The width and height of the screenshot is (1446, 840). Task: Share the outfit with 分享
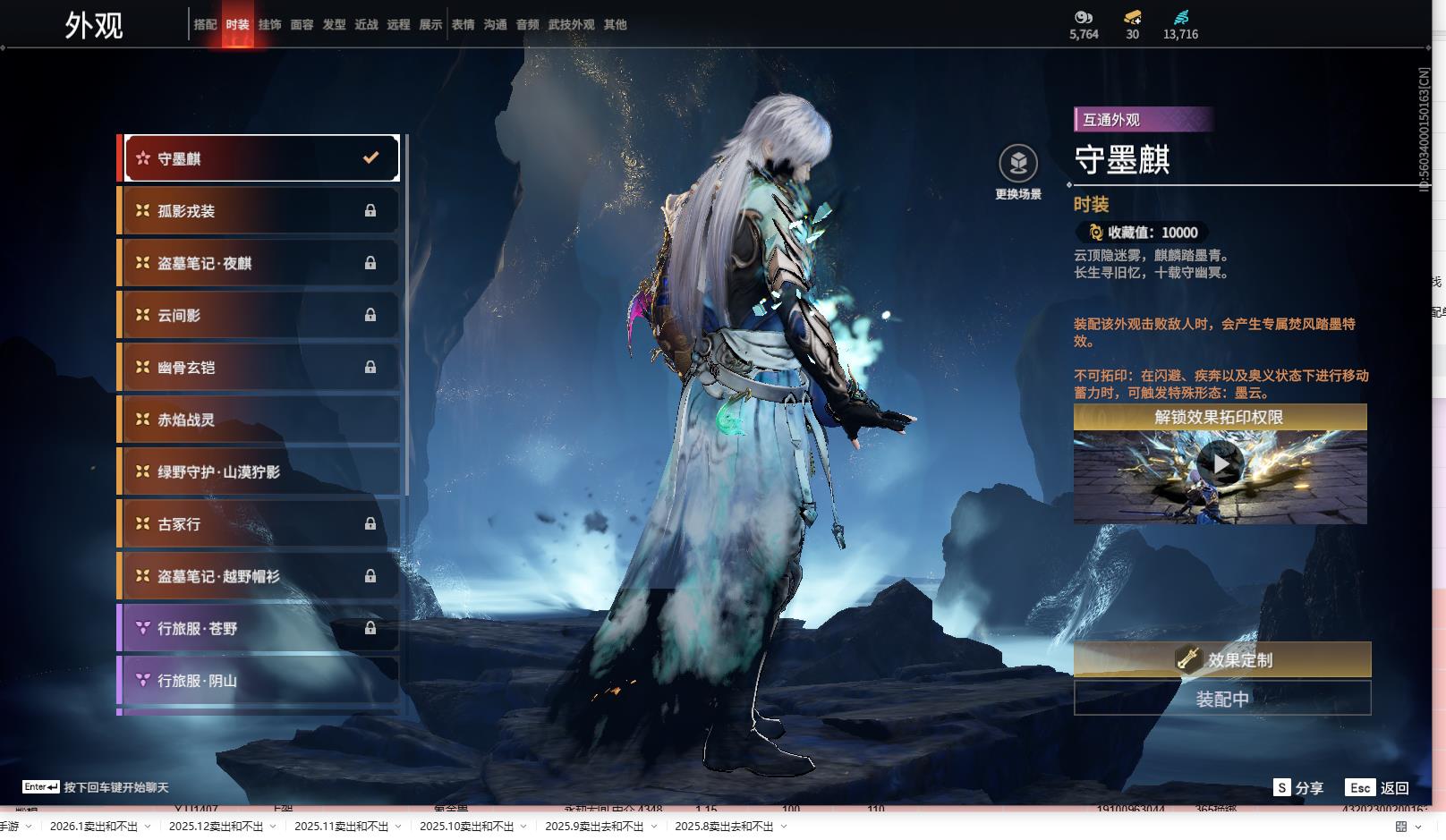[x=1298, y=788]
